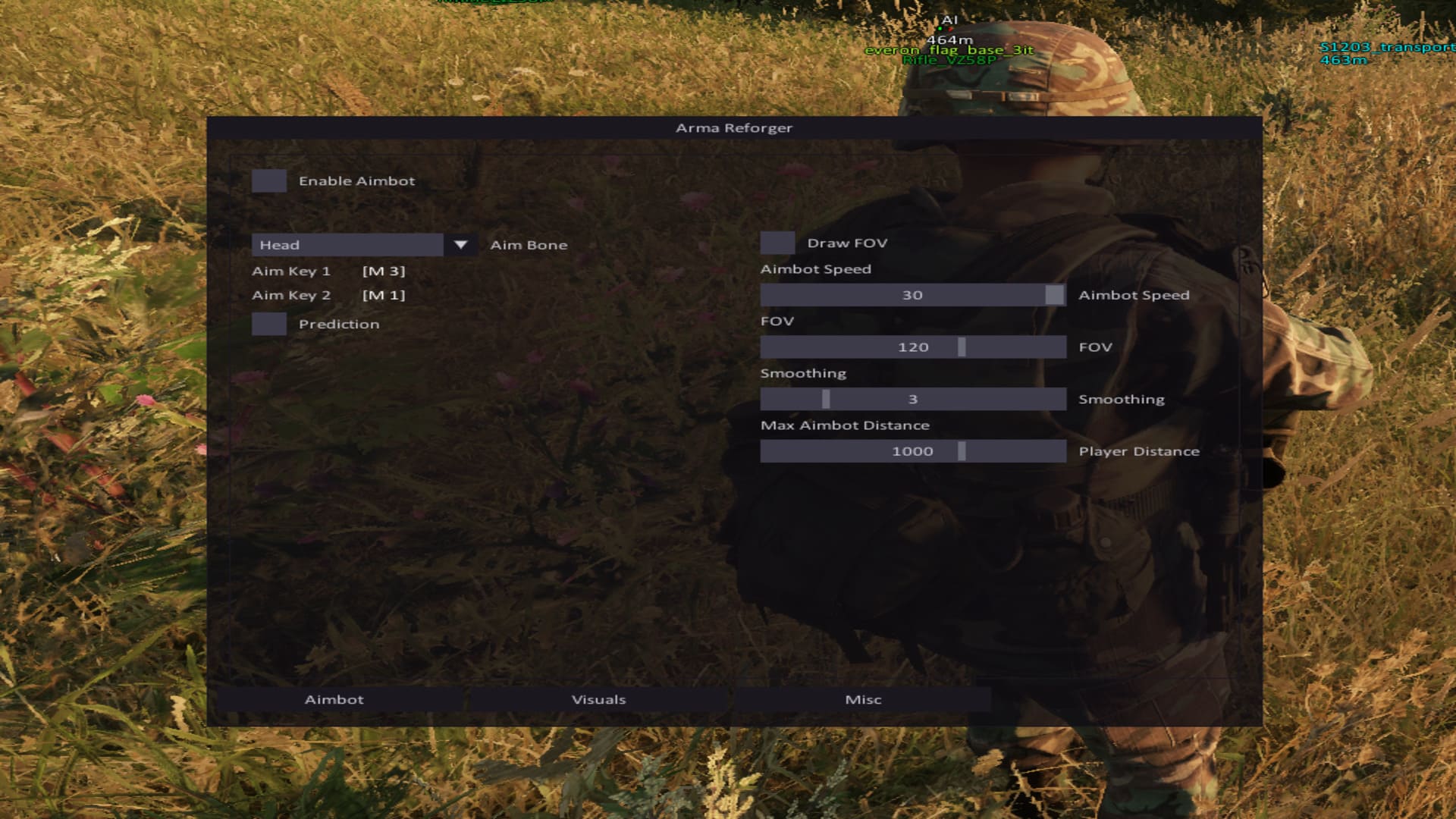The height and width of the screenshot is (819, 1456).
Task: Open the Misc tab
Action: pyautogui.click(x=861, y=699)
